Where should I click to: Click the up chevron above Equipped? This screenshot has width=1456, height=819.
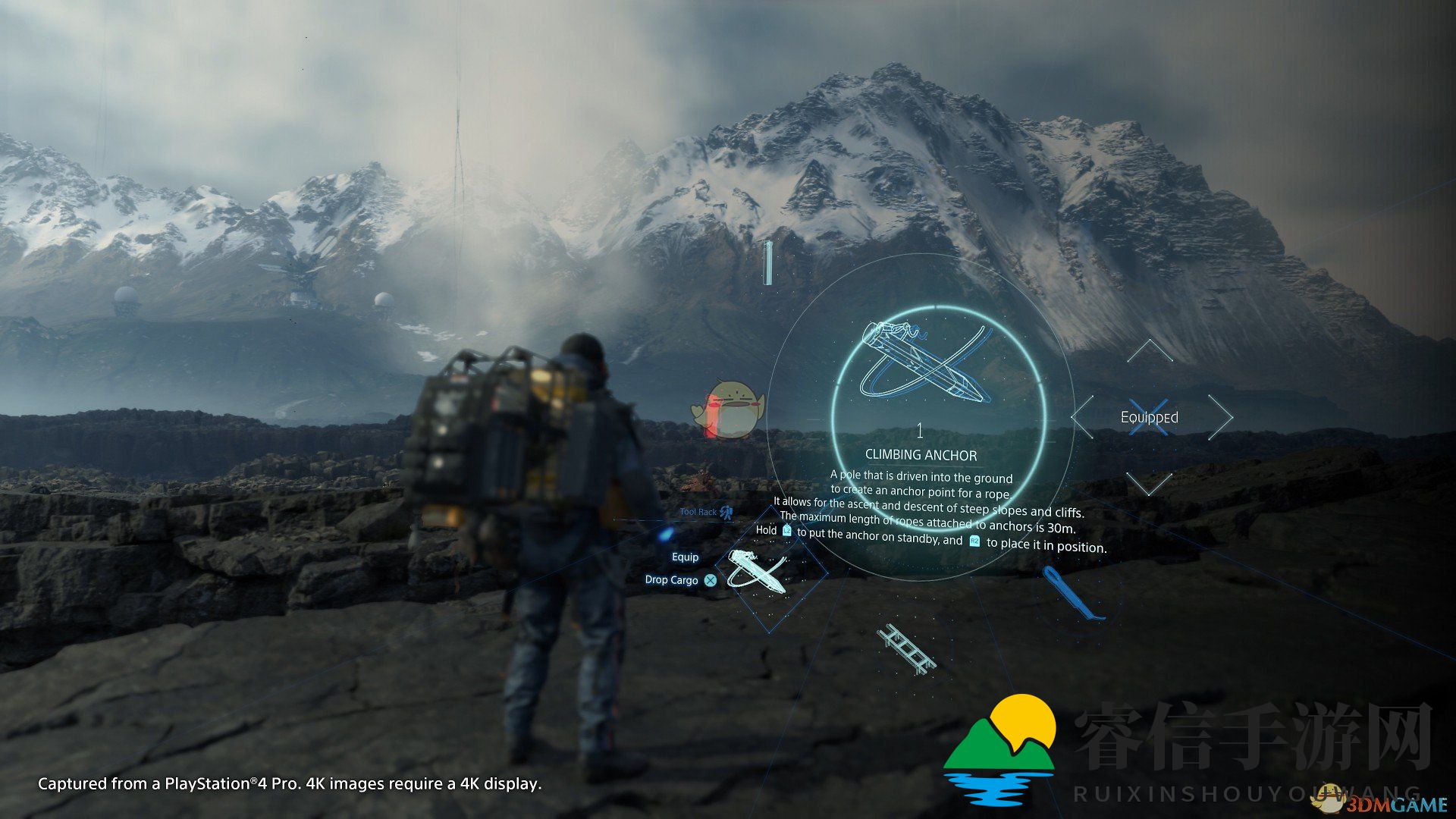click(x=1150, y=351)
